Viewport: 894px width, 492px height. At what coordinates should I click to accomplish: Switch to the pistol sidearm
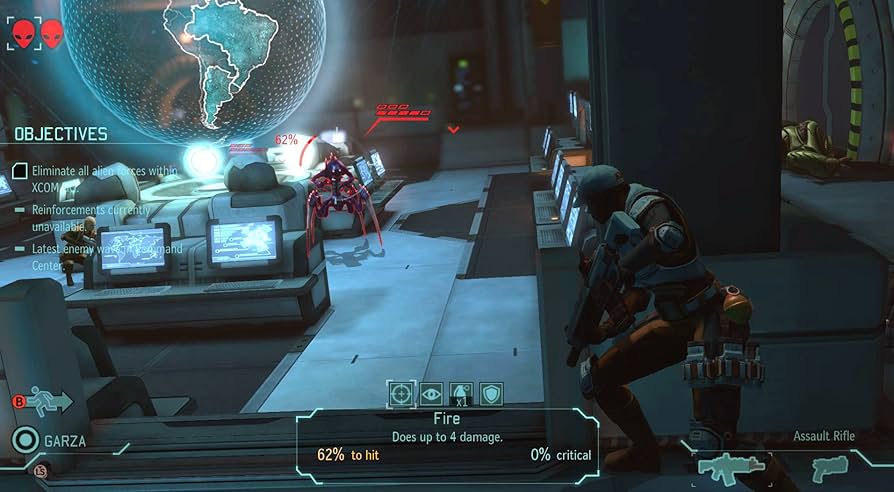829,467
